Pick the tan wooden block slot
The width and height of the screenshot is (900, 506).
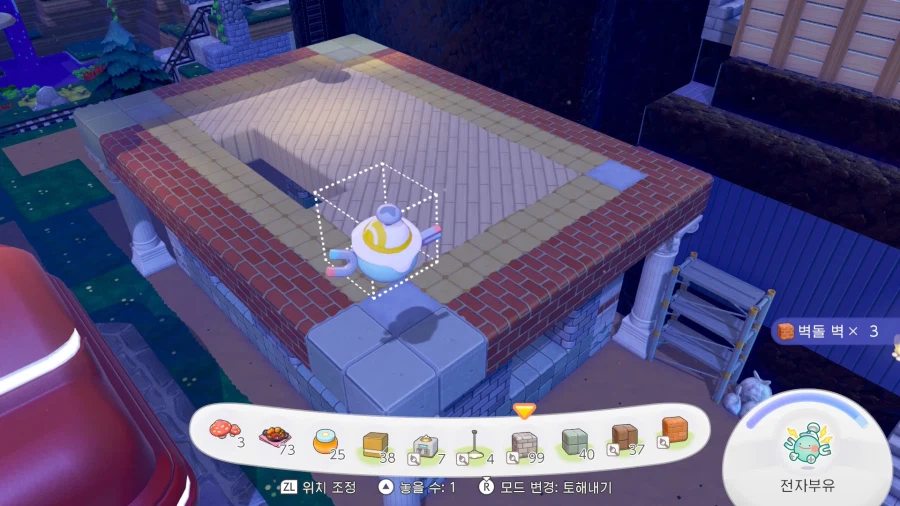pos(375,443)
